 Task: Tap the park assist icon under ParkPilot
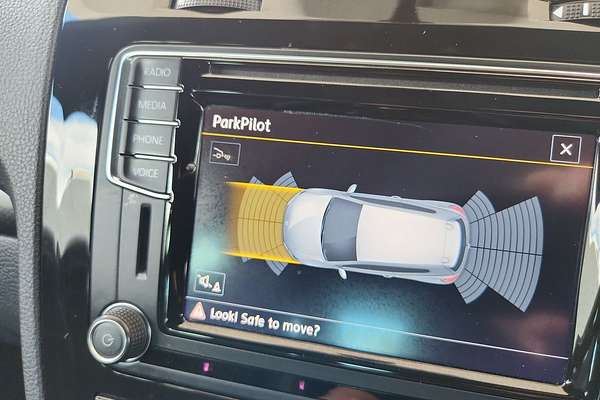225,153
